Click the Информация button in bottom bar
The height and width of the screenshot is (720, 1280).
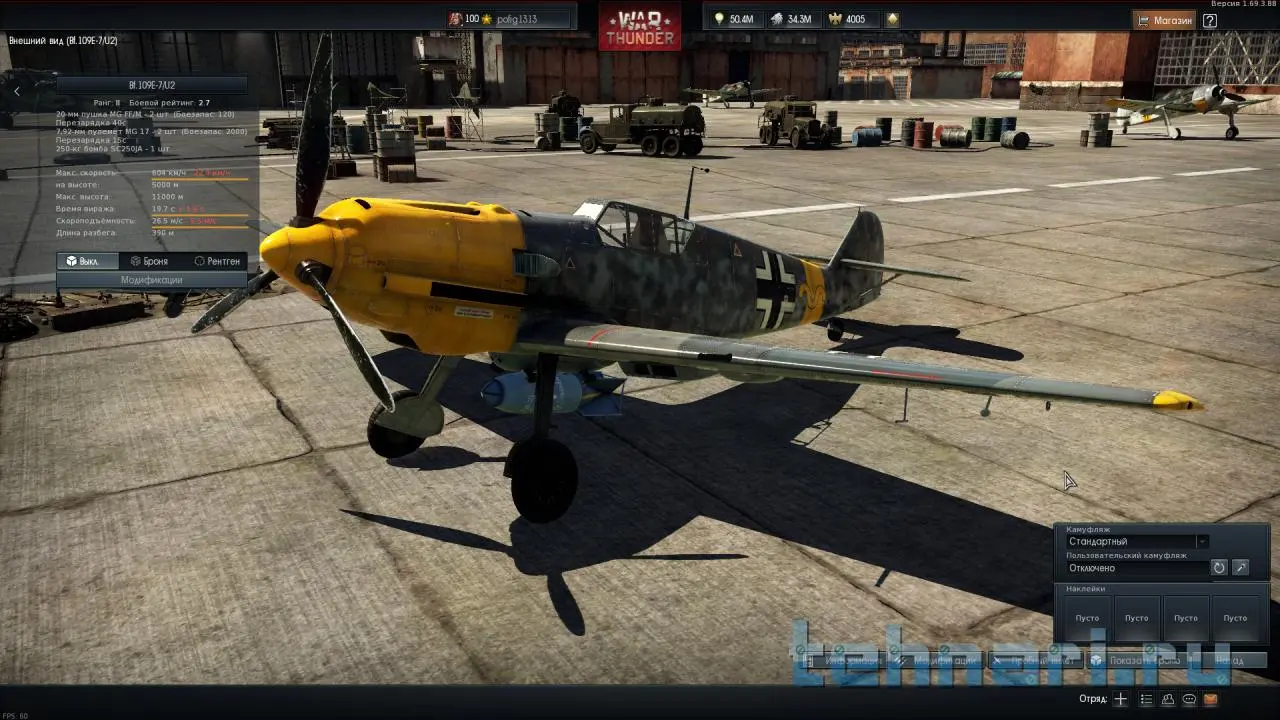pyautogui.click(x=845, y=660)
